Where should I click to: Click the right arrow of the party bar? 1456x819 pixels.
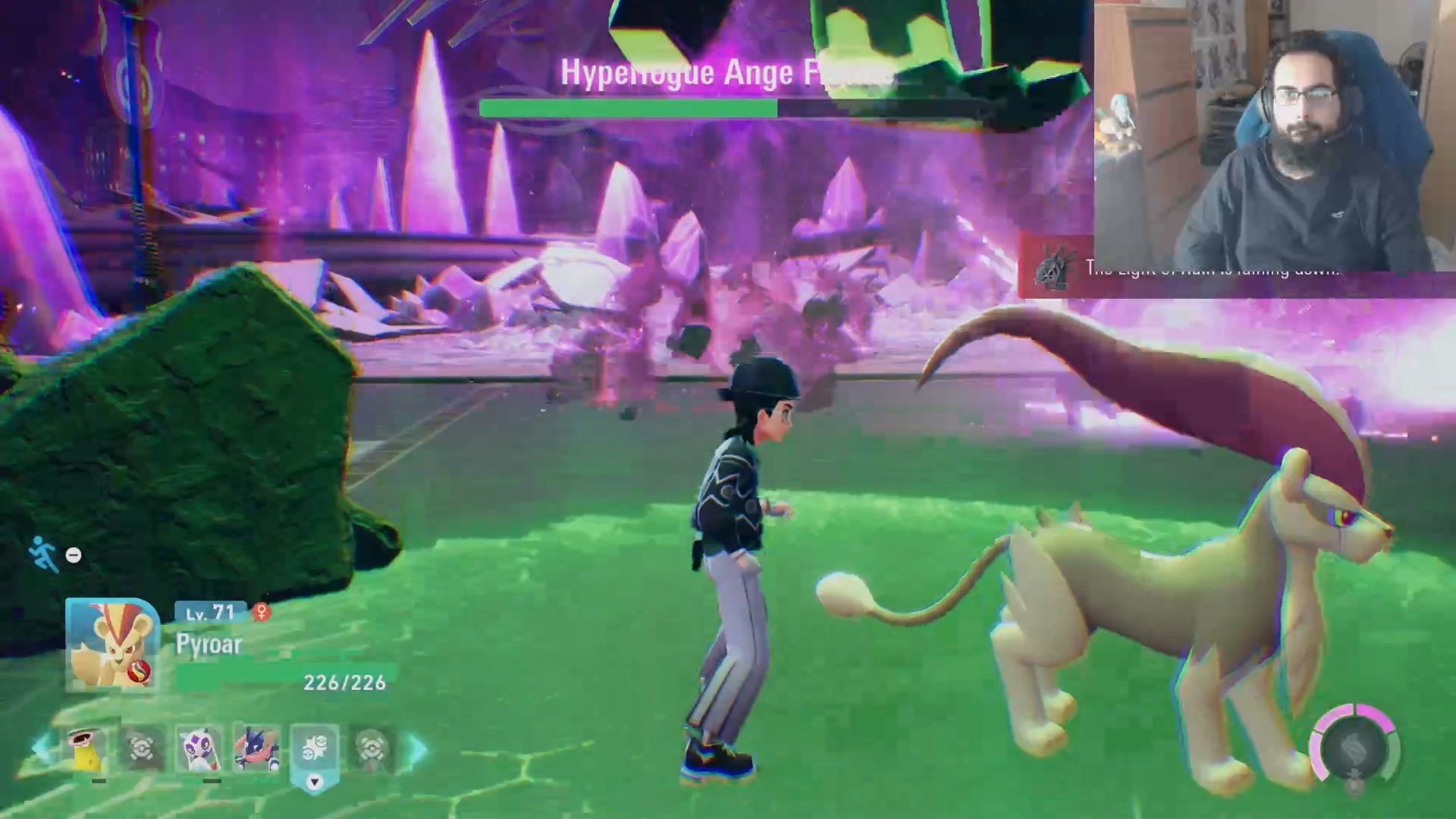[x=418, y=748]
